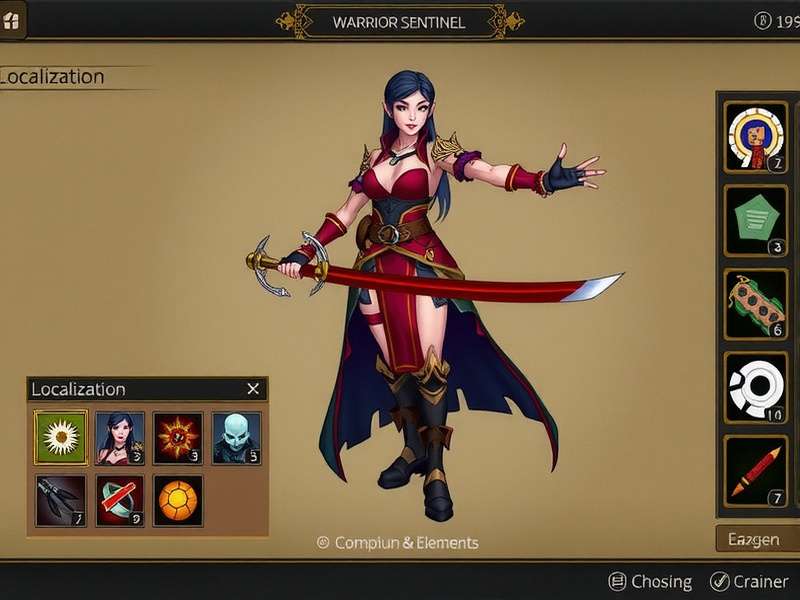Select the fiery sunburst icon
Viewport: 800px width, 600px height.
pos(178,437)
